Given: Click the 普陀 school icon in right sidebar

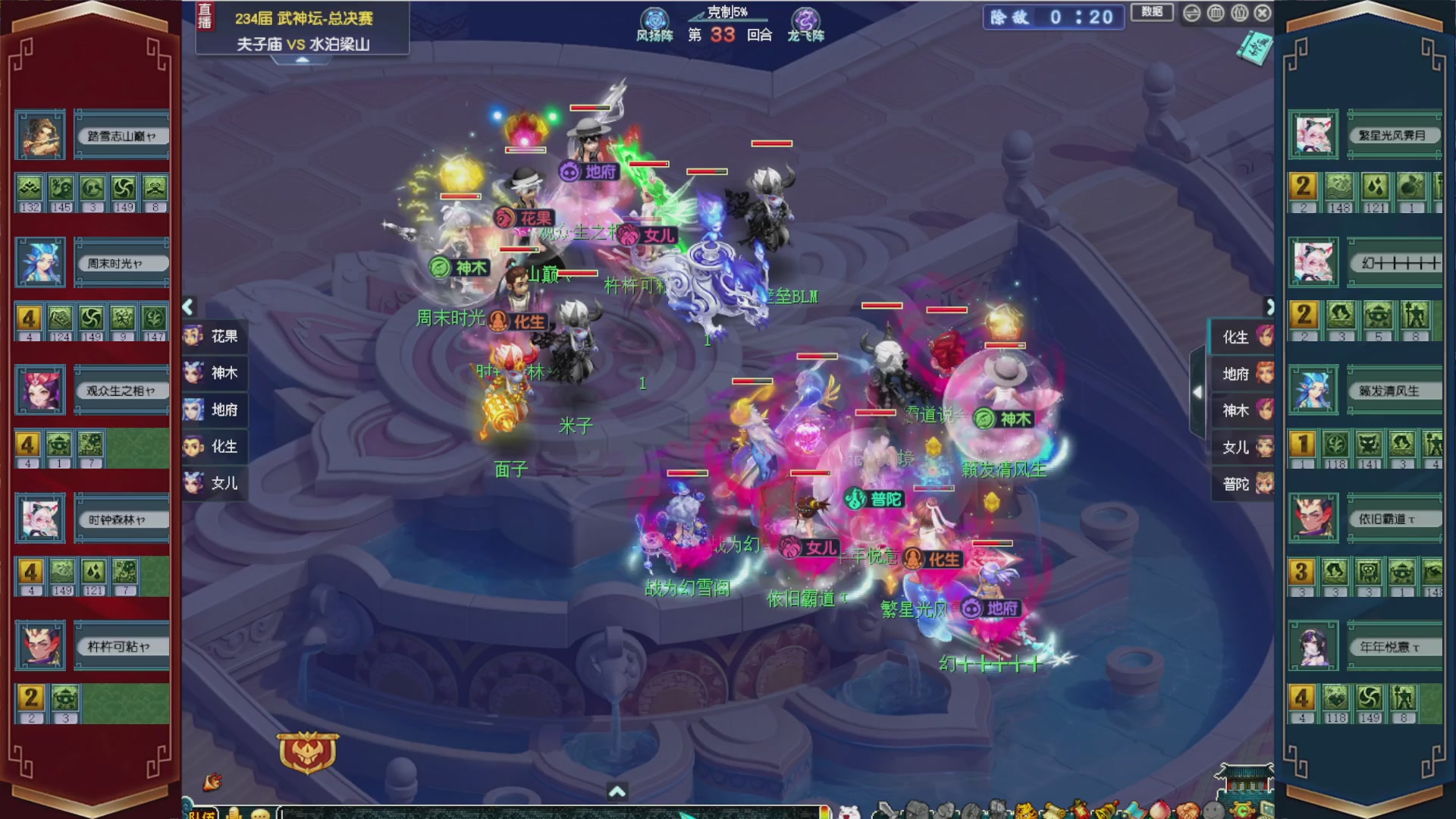Looking at the screenshot, I should (x=1263, y=483).
